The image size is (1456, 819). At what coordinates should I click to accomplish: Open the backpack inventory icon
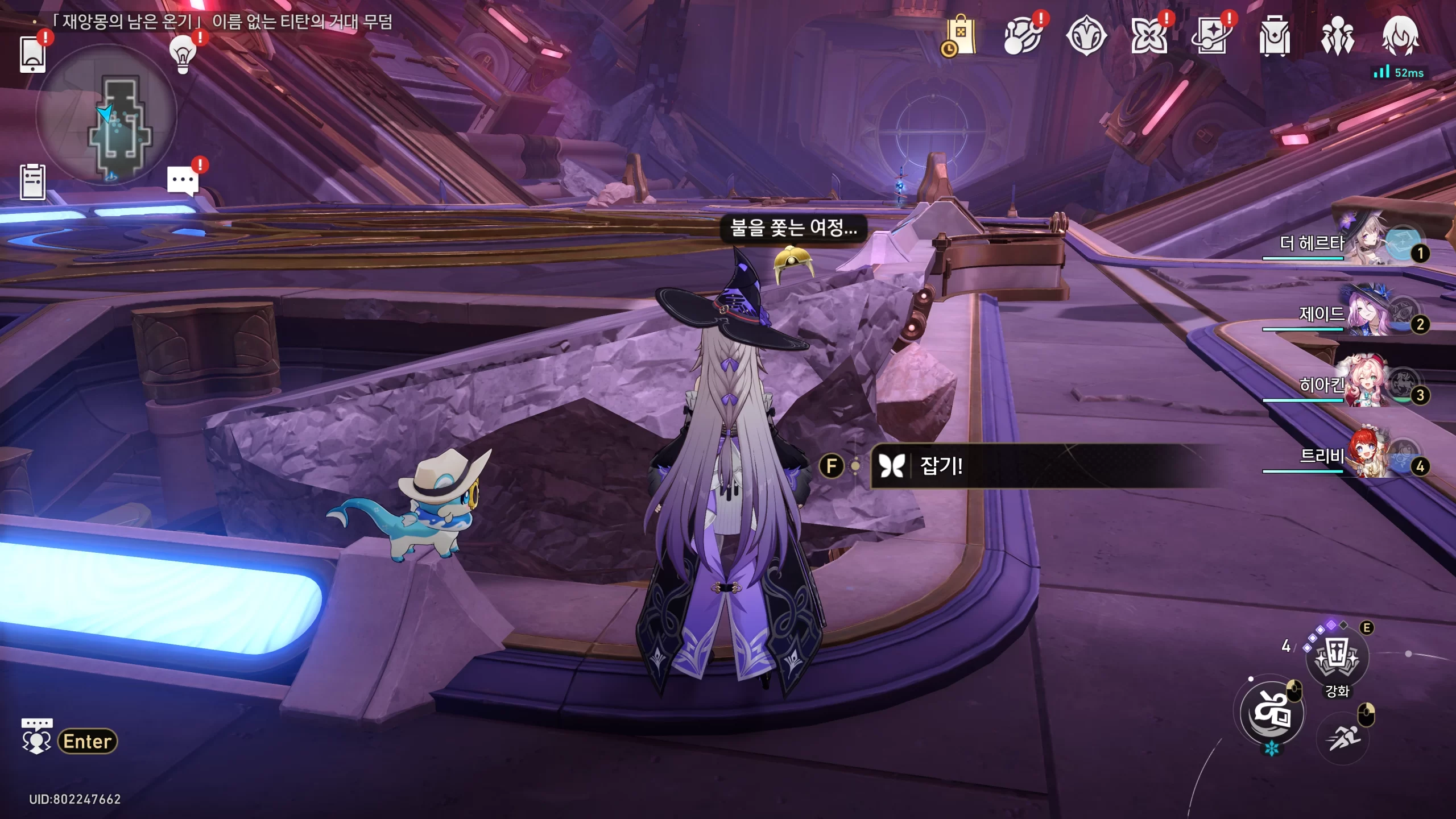point(1274,36)
